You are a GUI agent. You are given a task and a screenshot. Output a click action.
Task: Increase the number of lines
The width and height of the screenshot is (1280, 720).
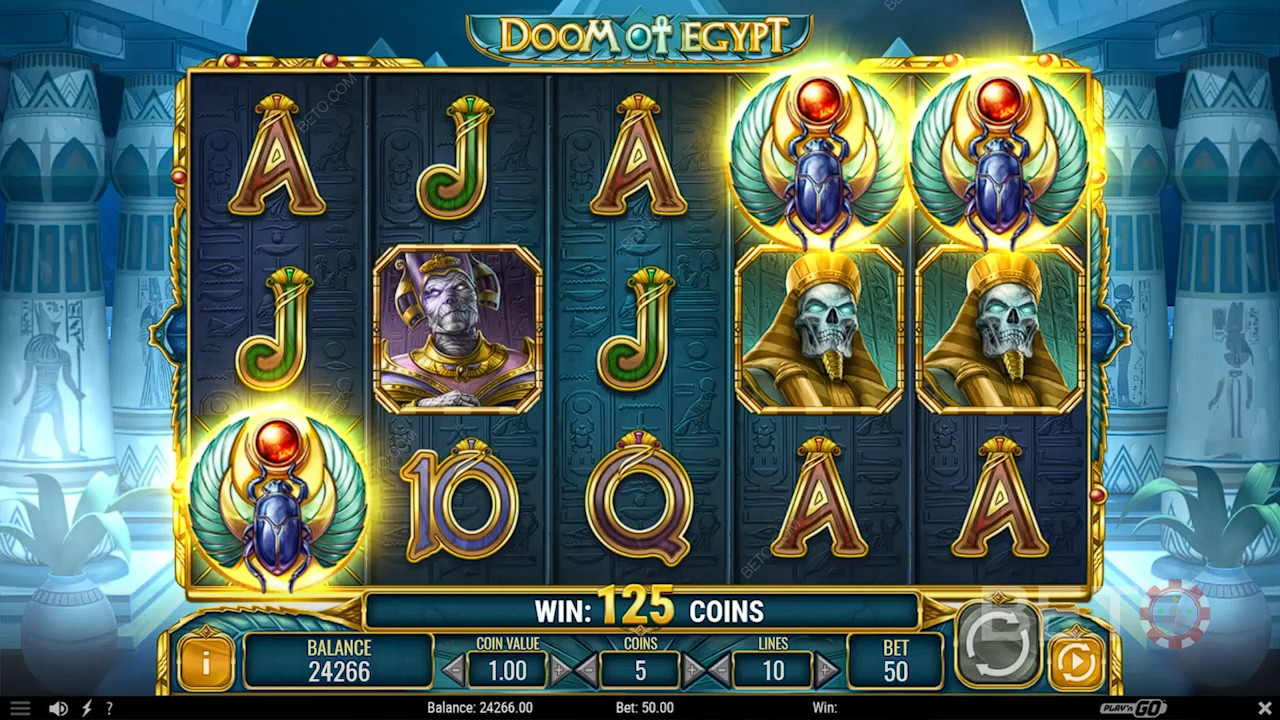click(x=826, y=670)
